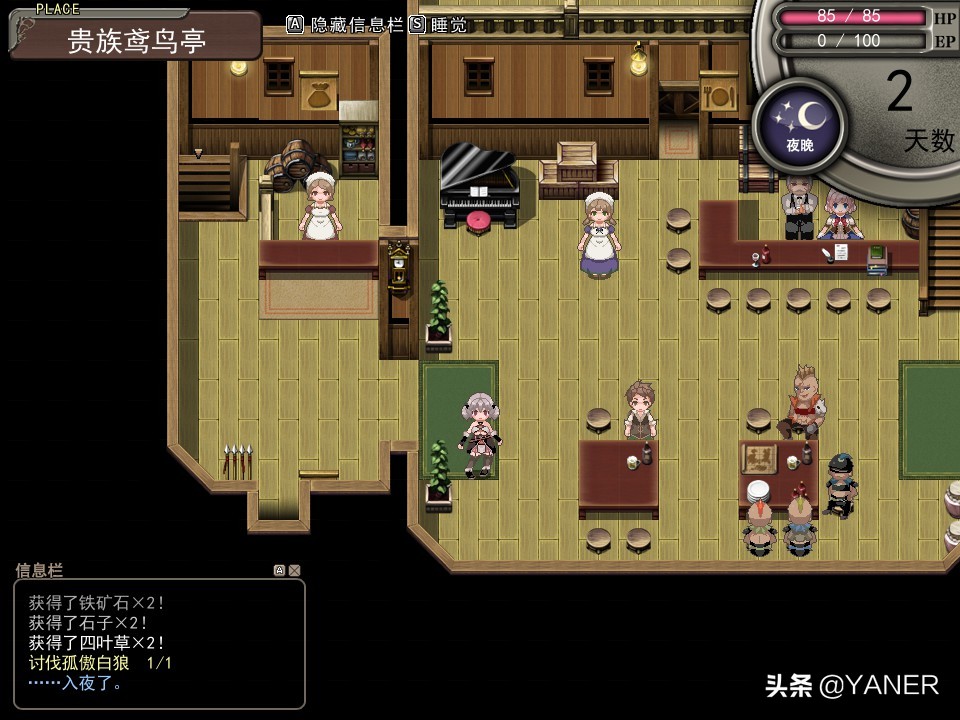Click the 信息栏 message log box

(159, 643)
